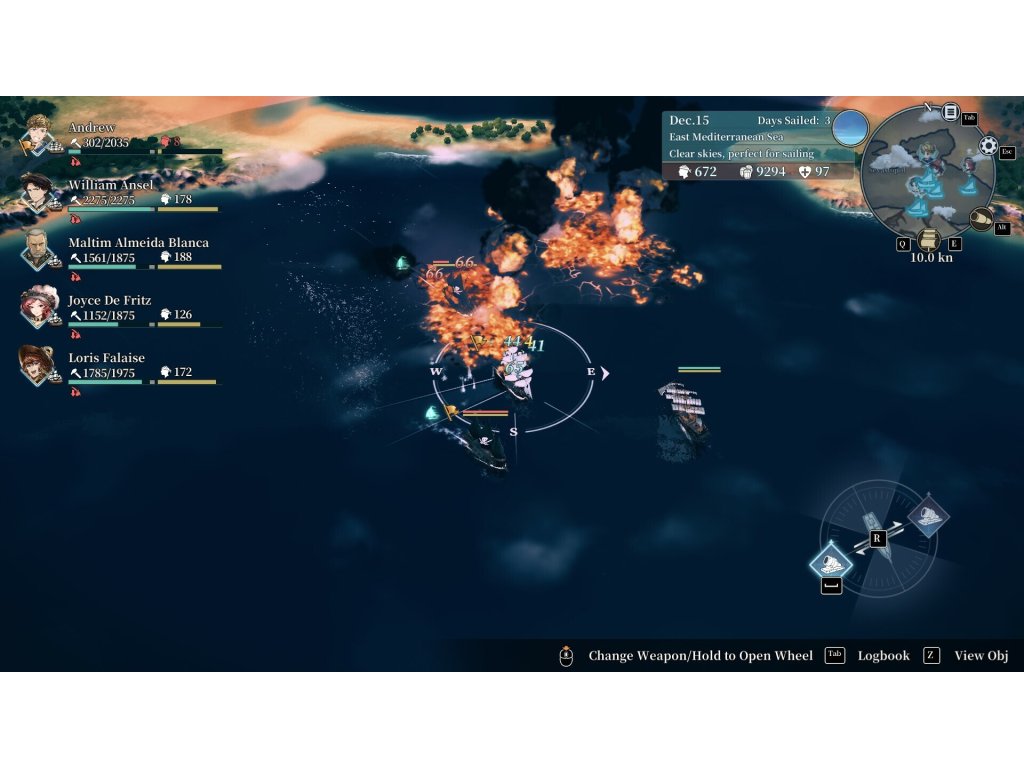1024x768 pixels.
Task: Click the weather sky indicator circle
Action: [x=850, y=127]
